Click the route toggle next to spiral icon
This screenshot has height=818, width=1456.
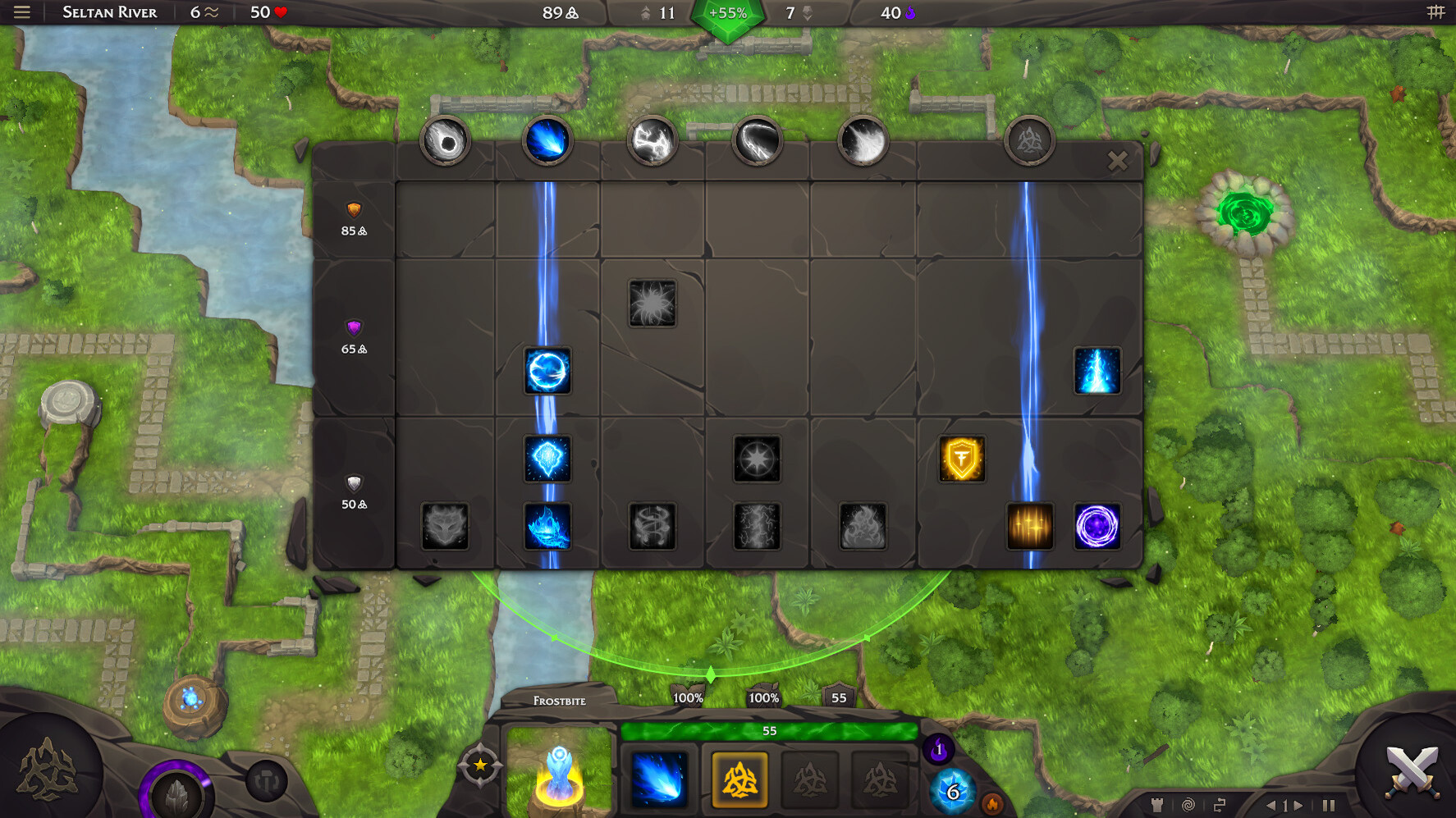[x=1219, y=804]
